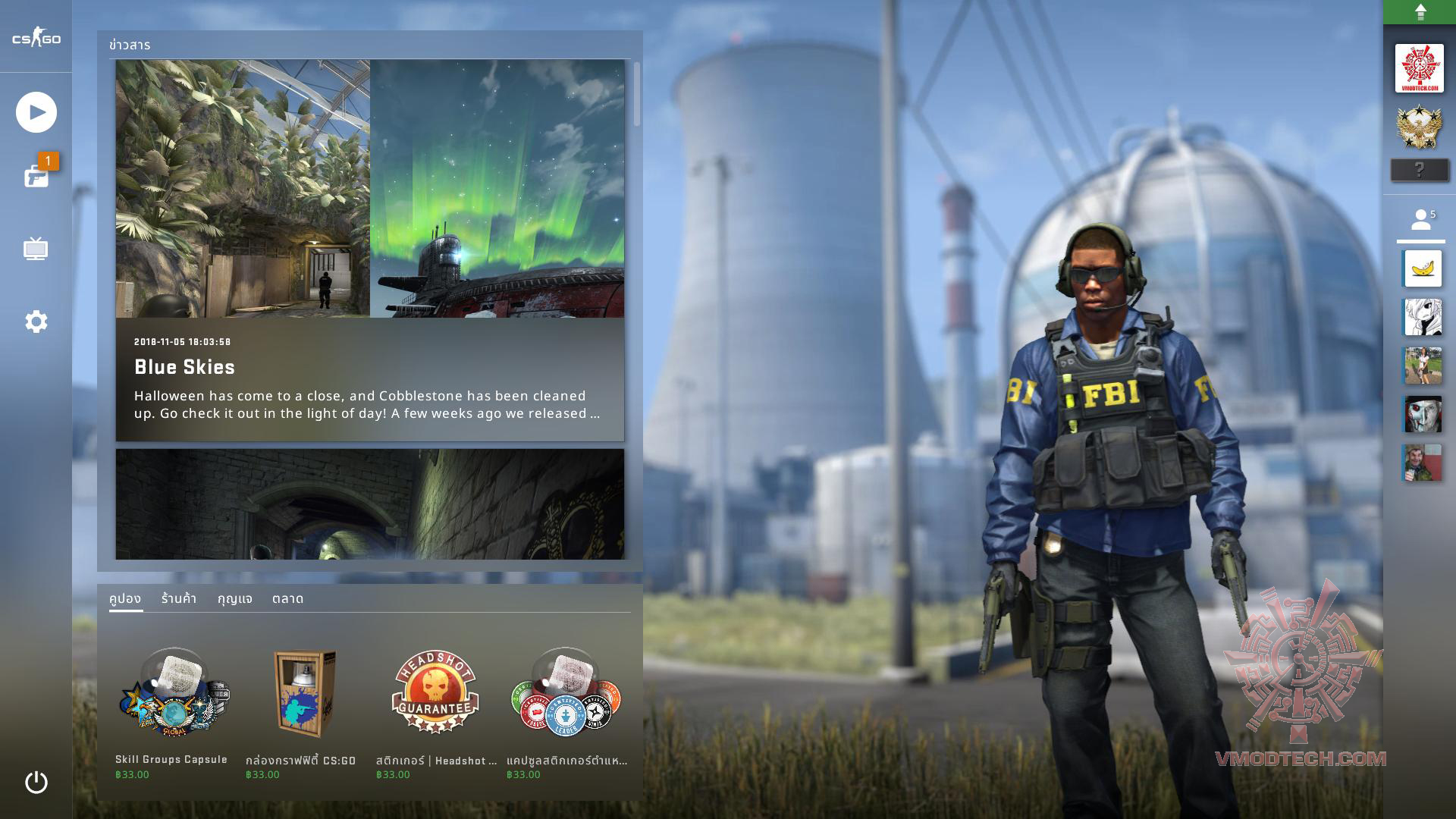This screenshot has height=819, width=1456.
Task: Open the second news article thumbnail
Action: pos(369,504)
